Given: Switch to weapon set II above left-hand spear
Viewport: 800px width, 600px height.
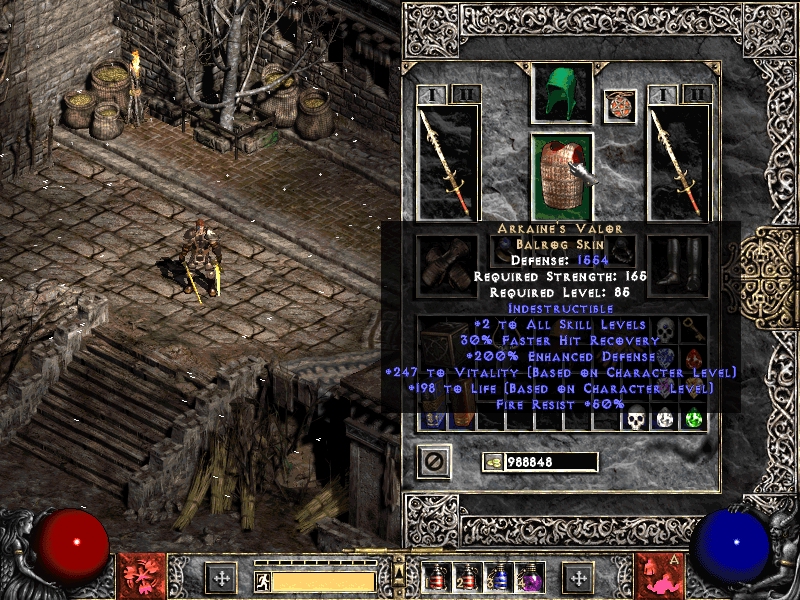Looking at the screenshot, I should pyautogui.click(x=465, y=95).
